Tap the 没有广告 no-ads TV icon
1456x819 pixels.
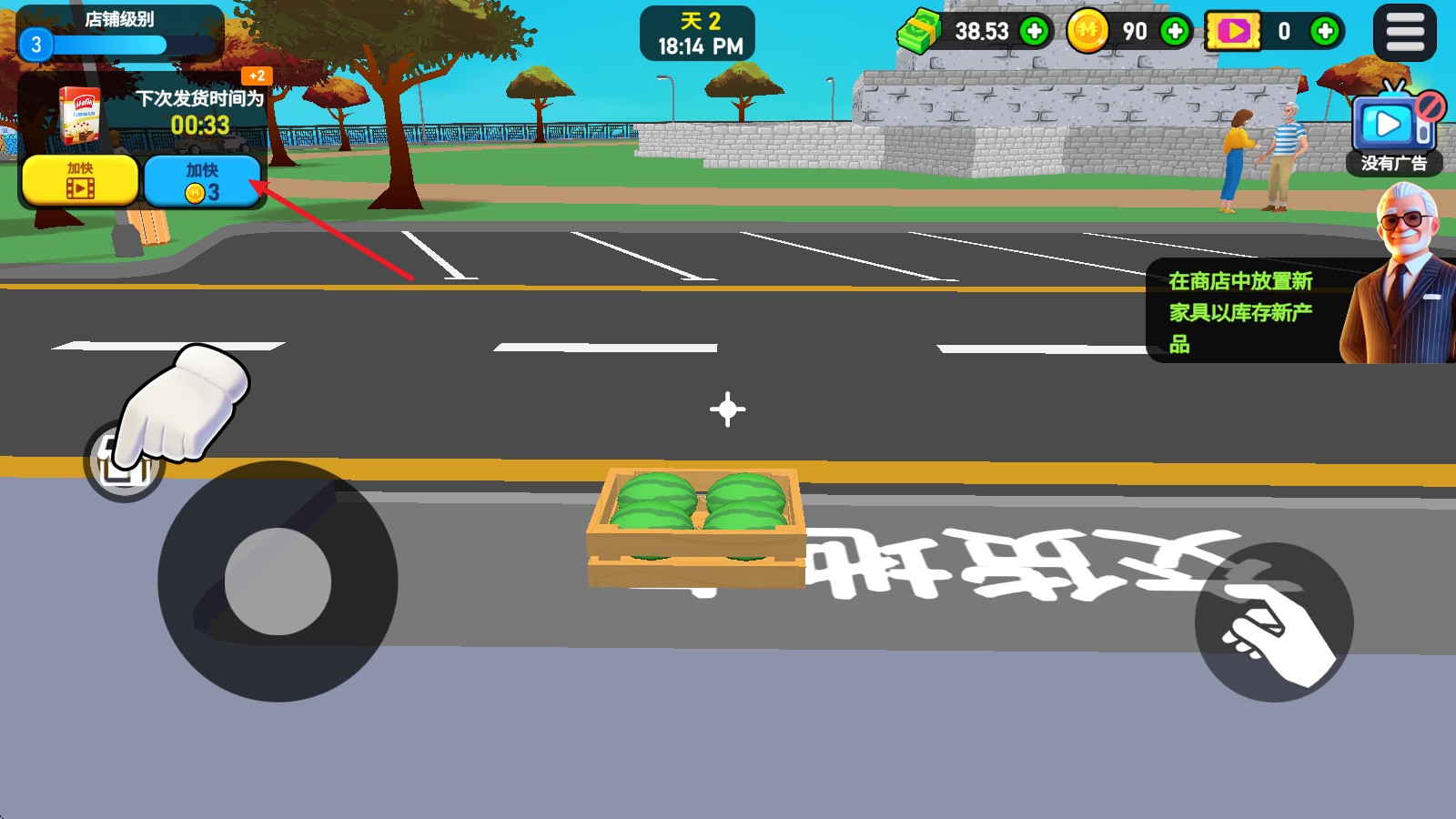(x=1392, y=128)
